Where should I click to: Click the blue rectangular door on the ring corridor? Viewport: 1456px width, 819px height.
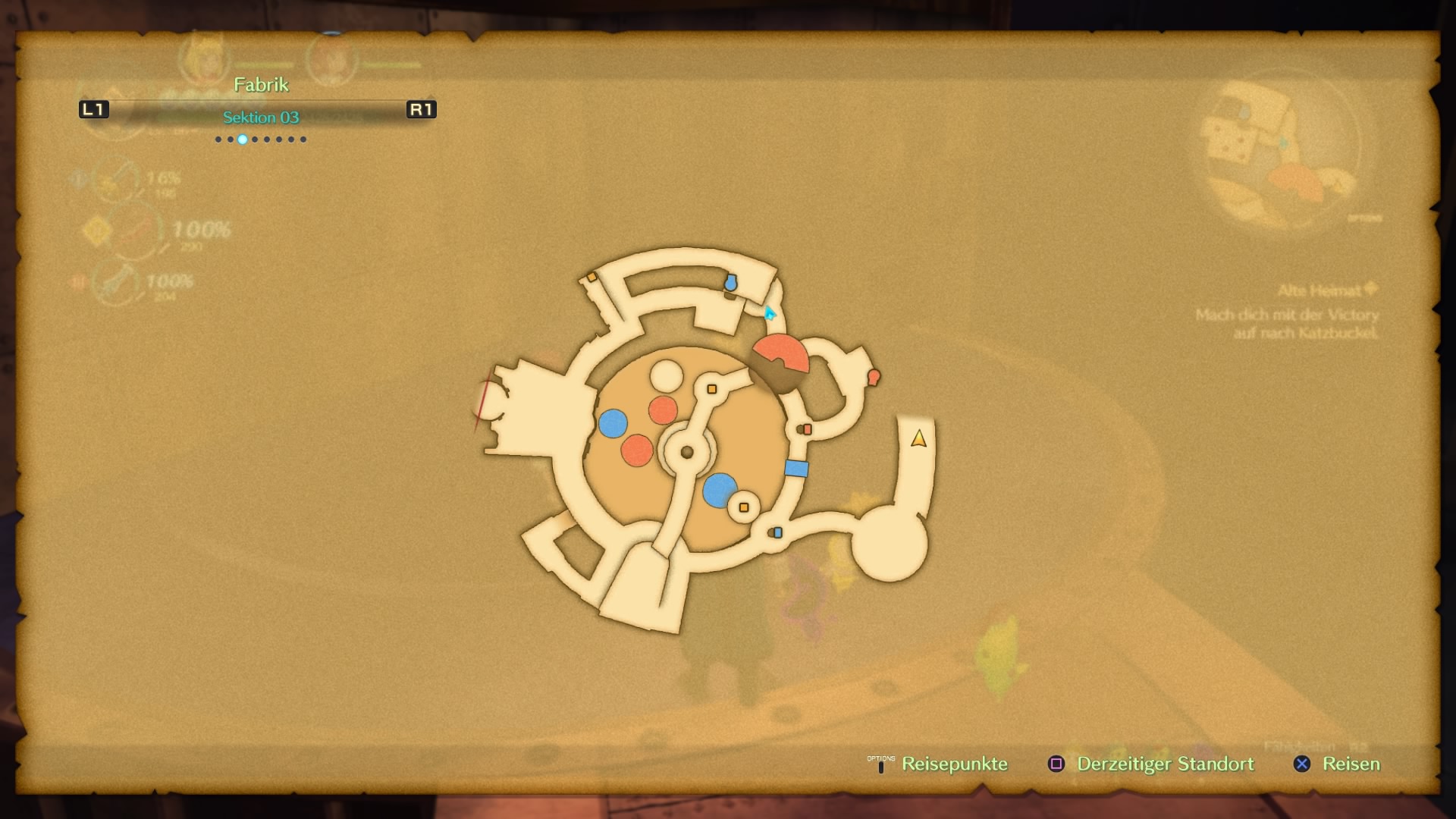(x=795, y=469)
